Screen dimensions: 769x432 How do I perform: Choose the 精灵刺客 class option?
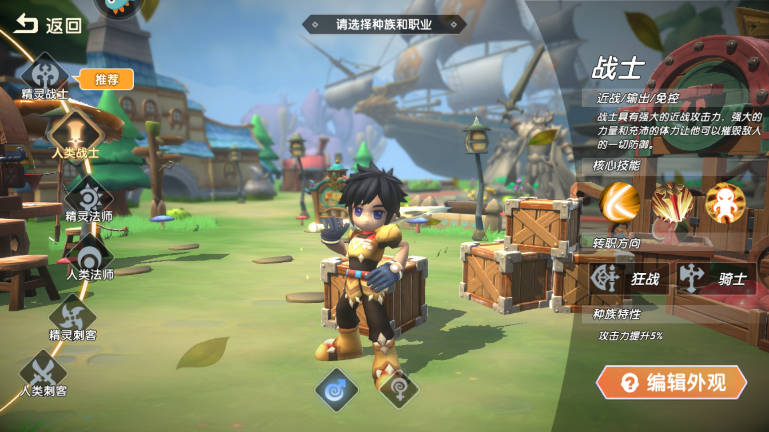click(x=72, y=315)
